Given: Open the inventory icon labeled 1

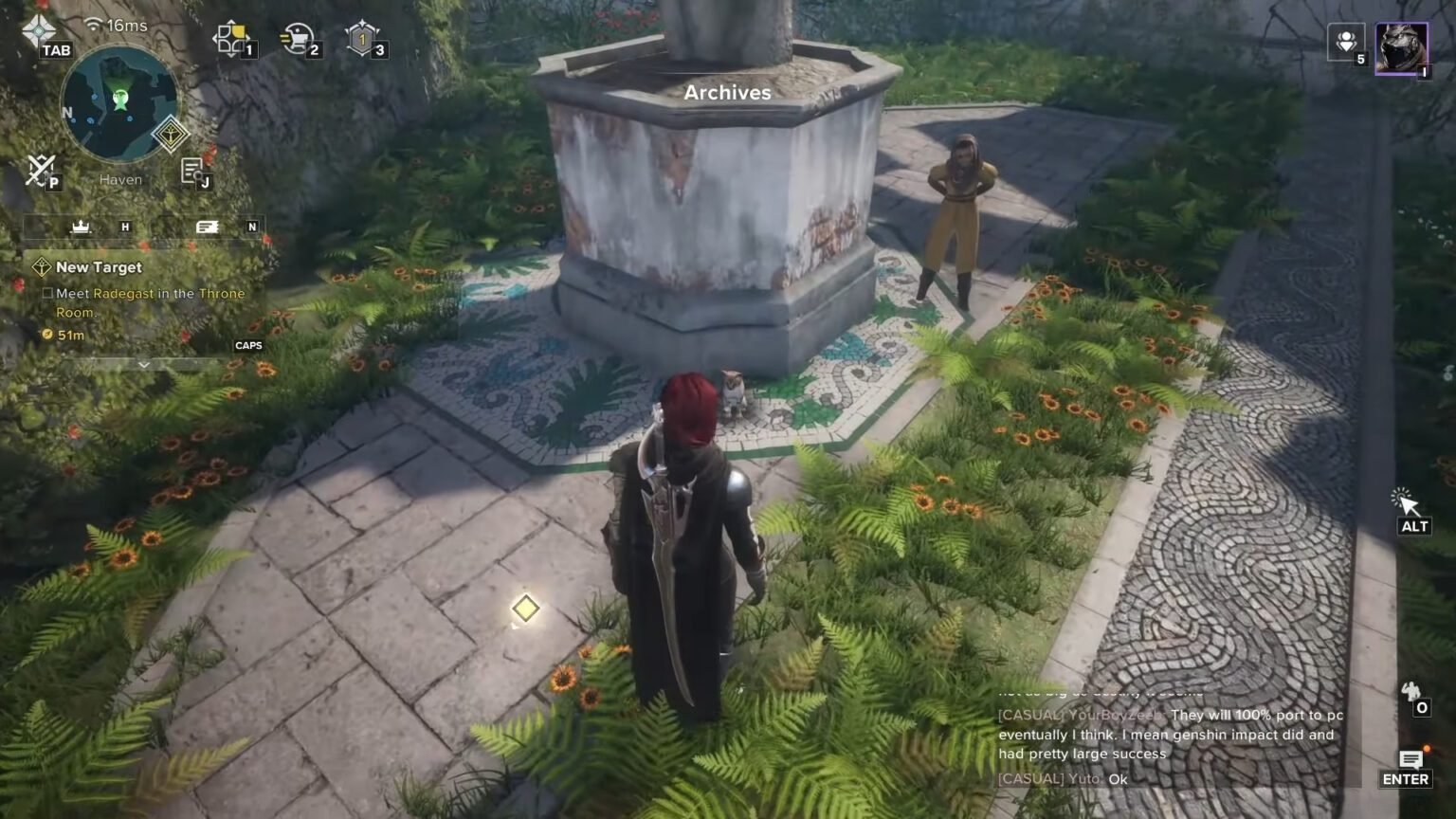Looking at the screenshot, I should tap(232, 40).
